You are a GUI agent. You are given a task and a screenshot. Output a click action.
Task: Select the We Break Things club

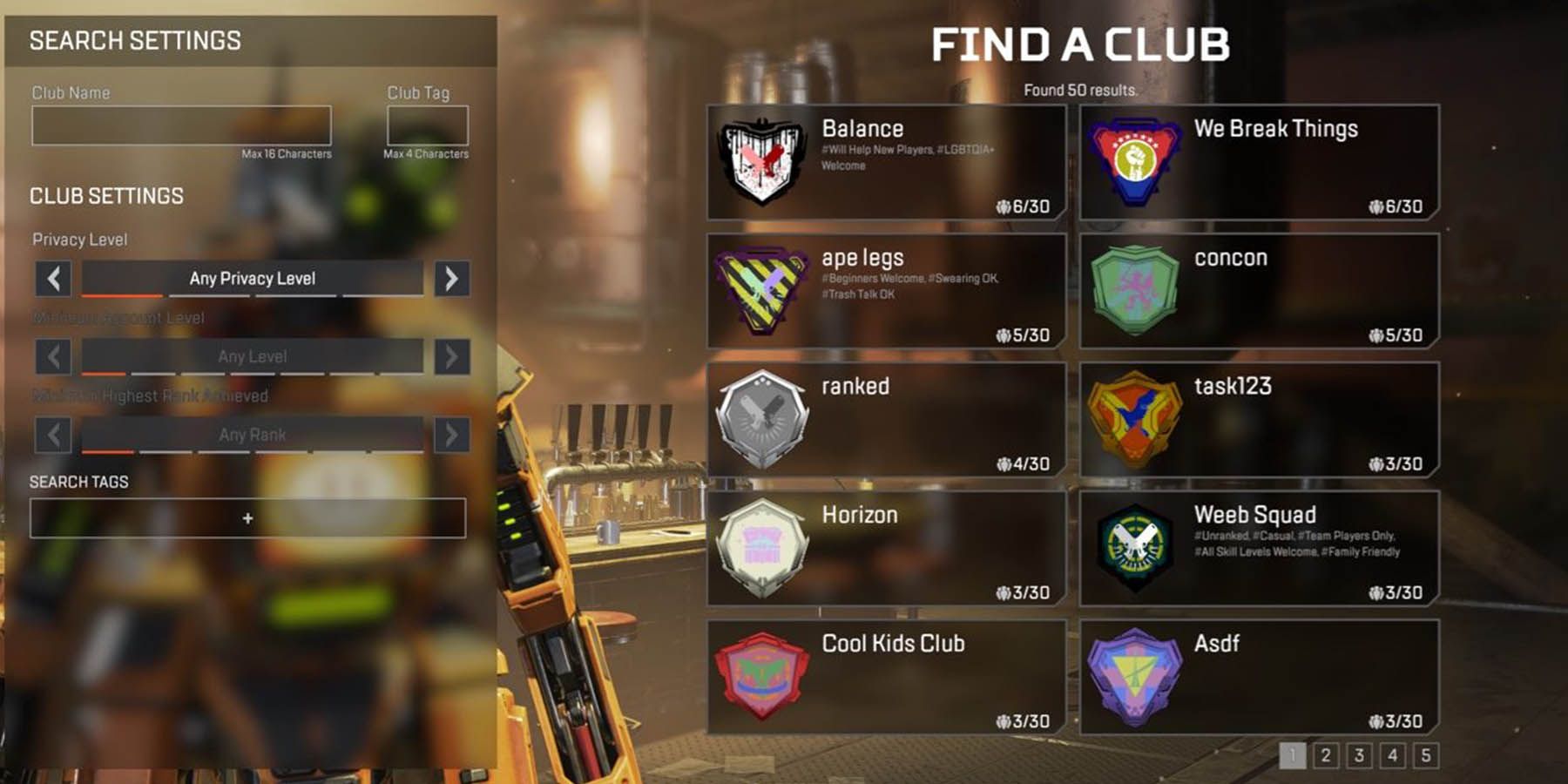coord(1259,162)
